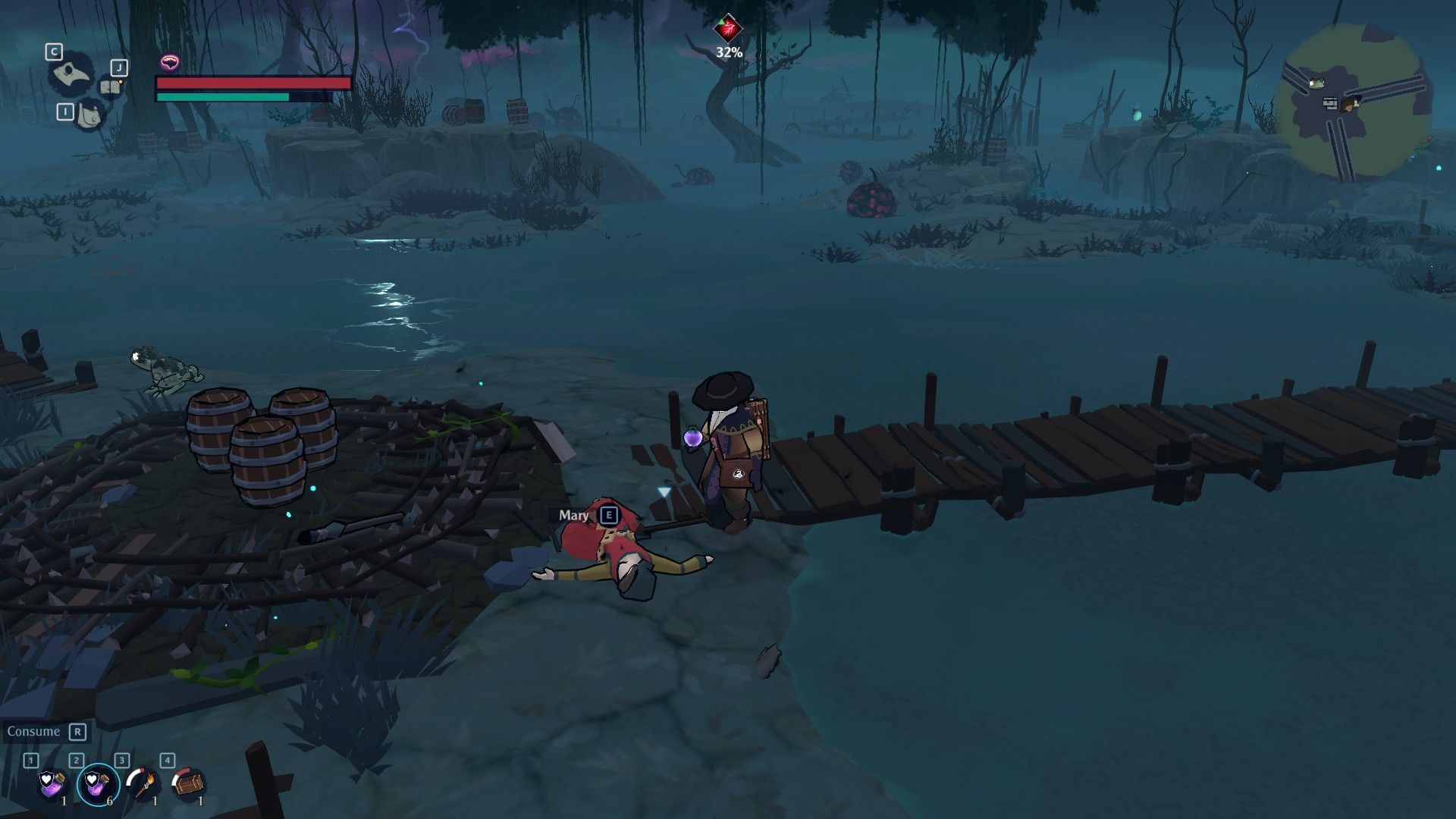Click the notification dot on the journal icon

click(121, 82)
